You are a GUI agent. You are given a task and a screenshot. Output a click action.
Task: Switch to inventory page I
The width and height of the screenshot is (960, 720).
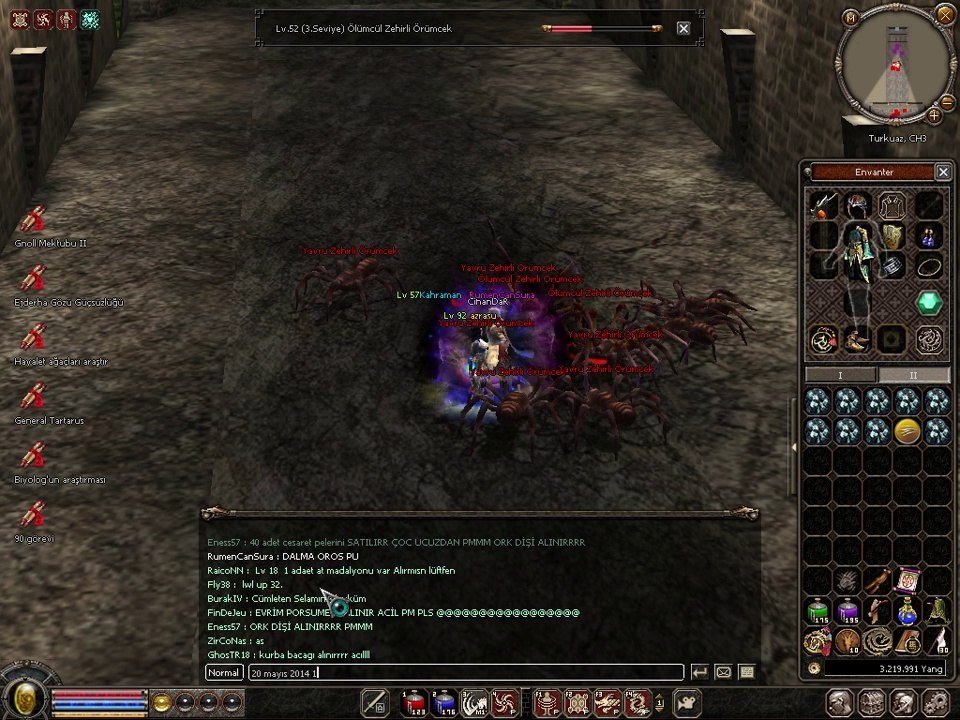point(841,375)
